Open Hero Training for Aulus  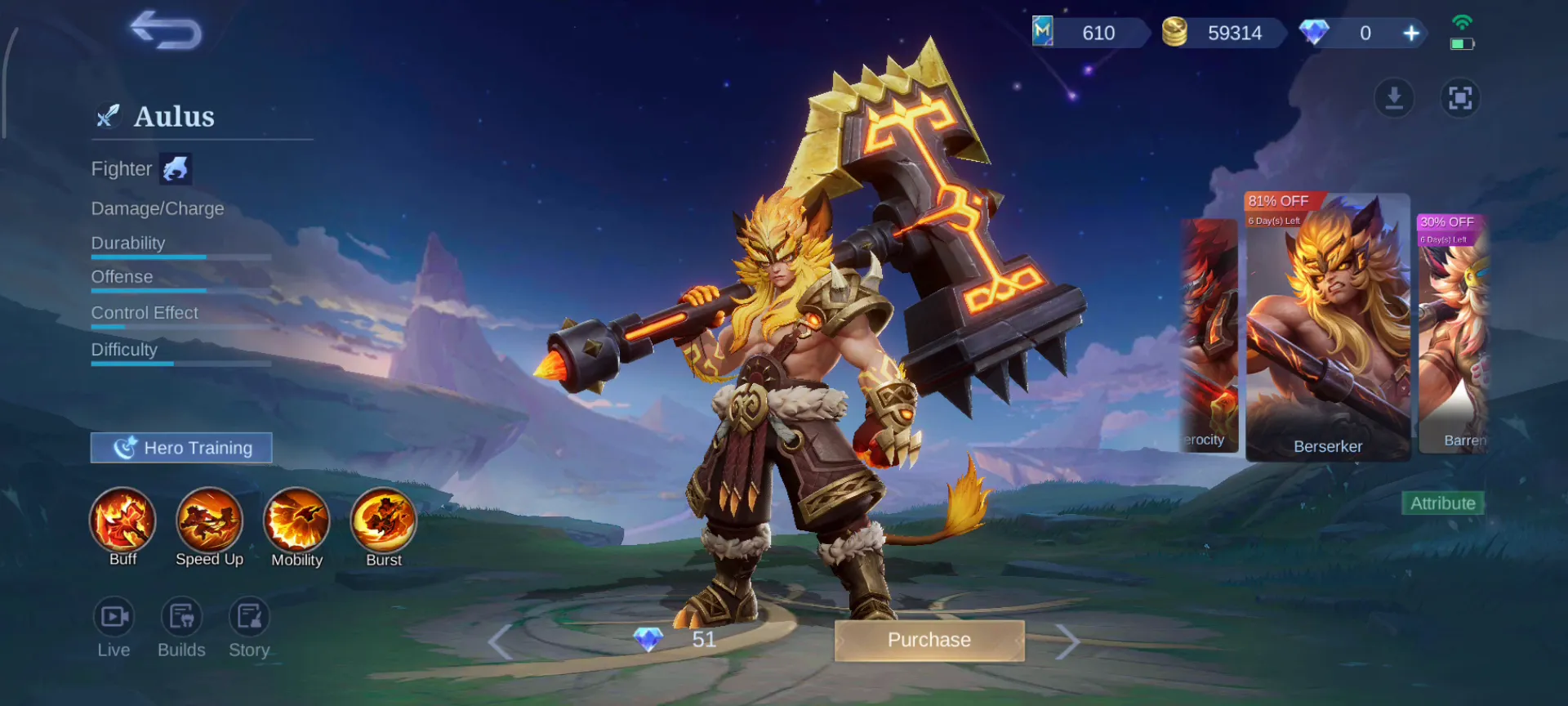[181, 448]
